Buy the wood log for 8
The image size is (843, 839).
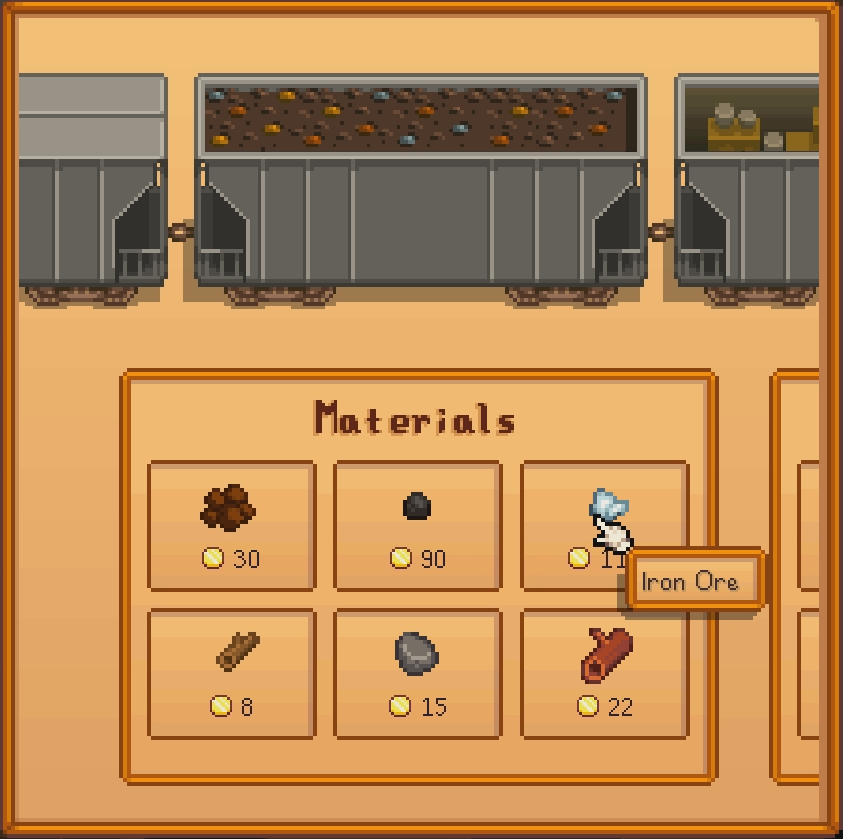pyautogui.click(x=231, y=674)
